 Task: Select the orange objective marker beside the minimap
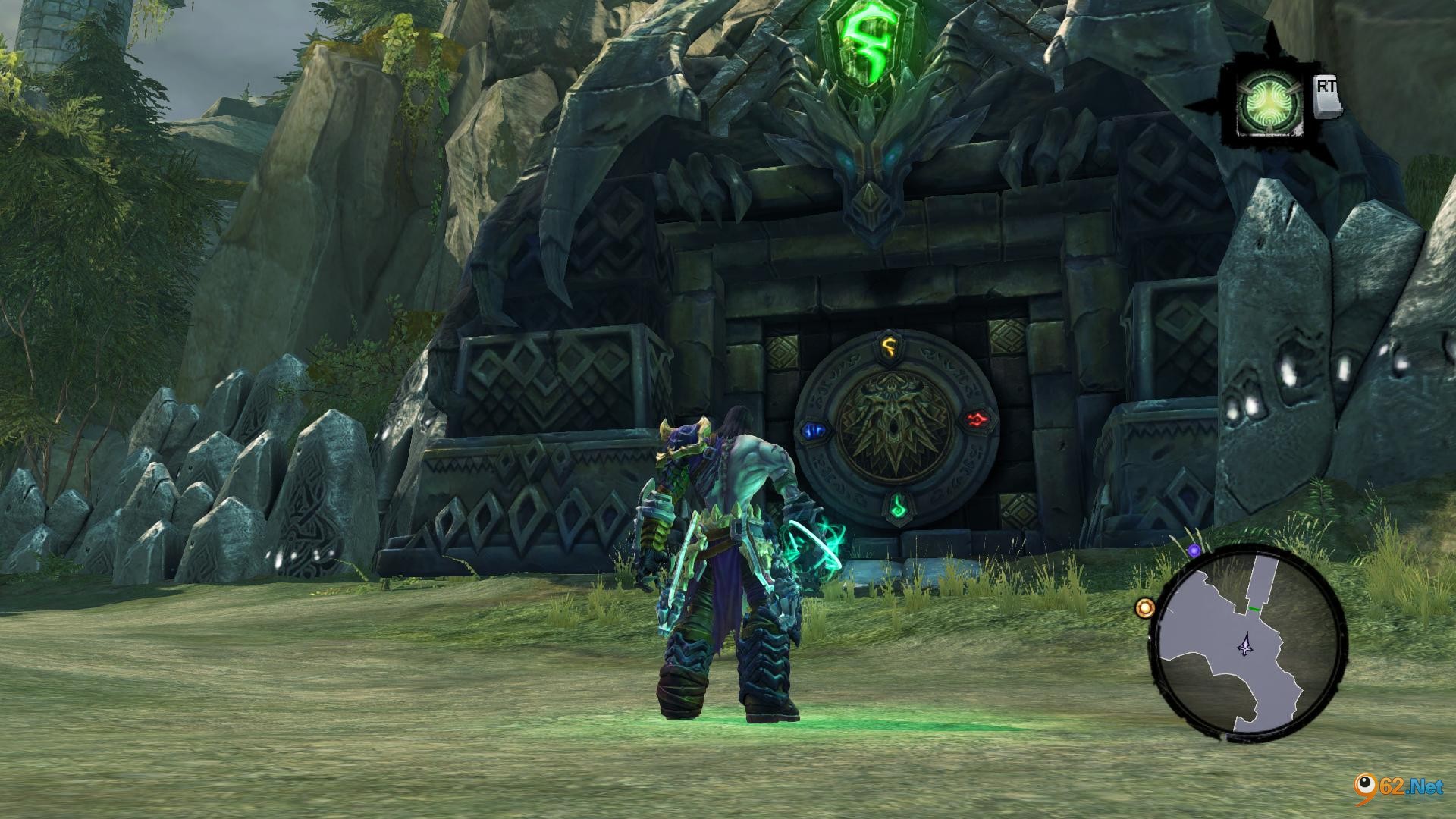click(1144, 607)
